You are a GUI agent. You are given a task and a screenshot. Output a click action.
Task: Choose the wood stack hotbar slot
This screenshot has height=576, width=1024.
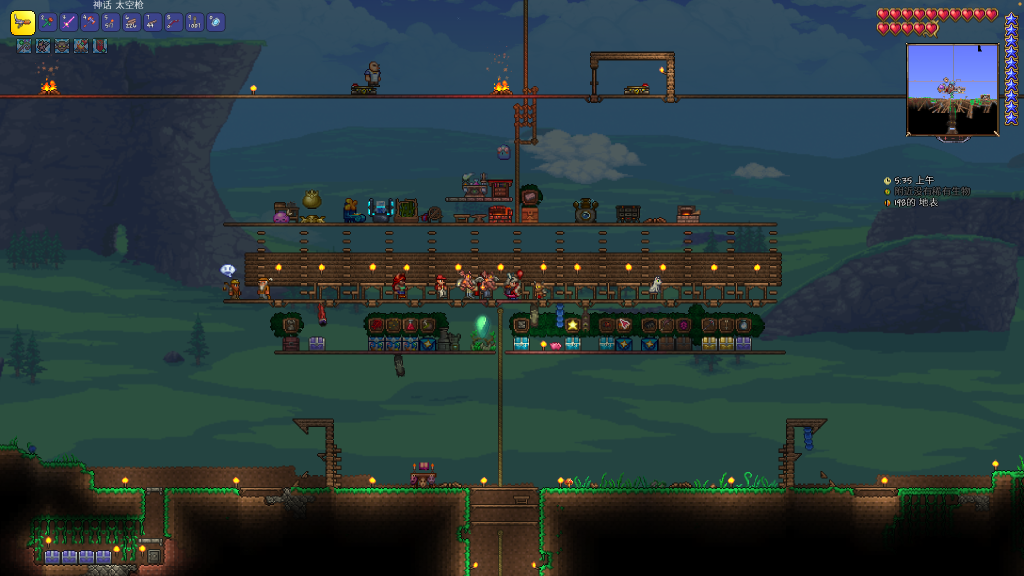[132, 22]
